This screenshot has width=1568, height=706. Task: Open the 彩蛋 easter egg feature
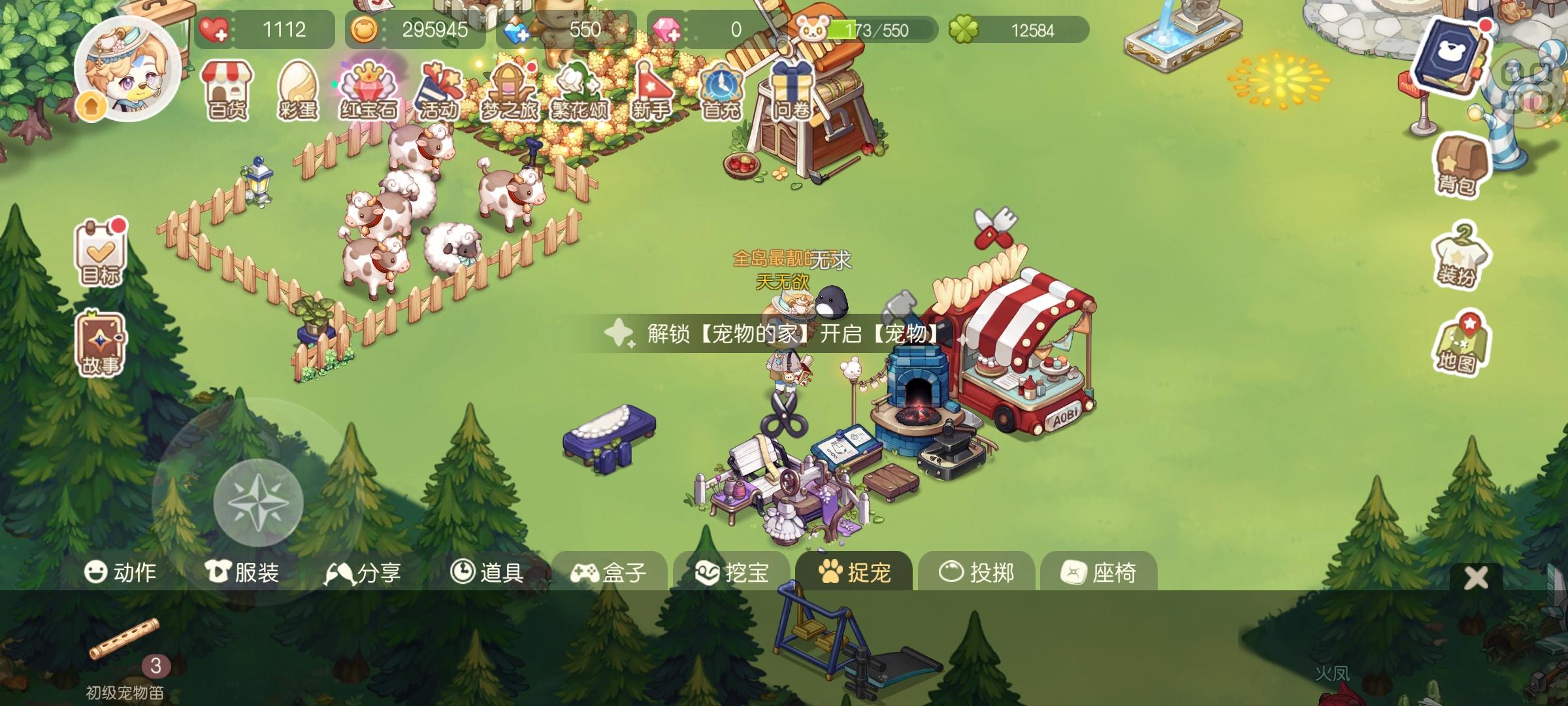[x=297, y=90]
